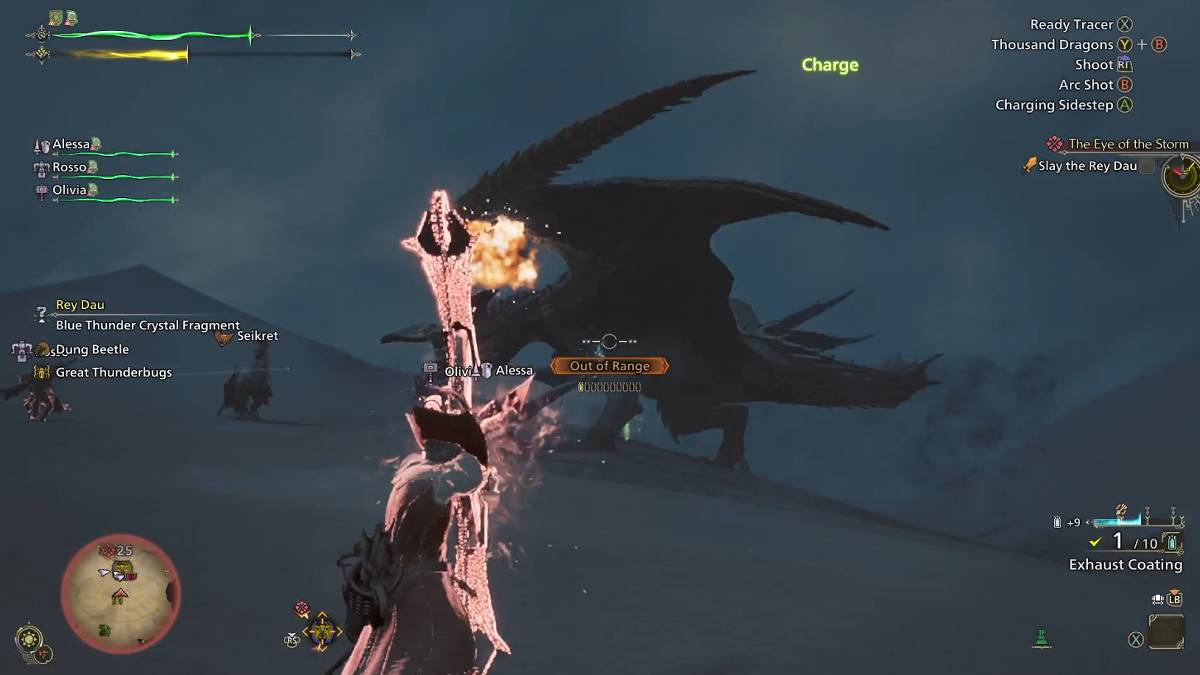
Task: Choose Rey Dau in the target list
Action: [x=80, y=305]
